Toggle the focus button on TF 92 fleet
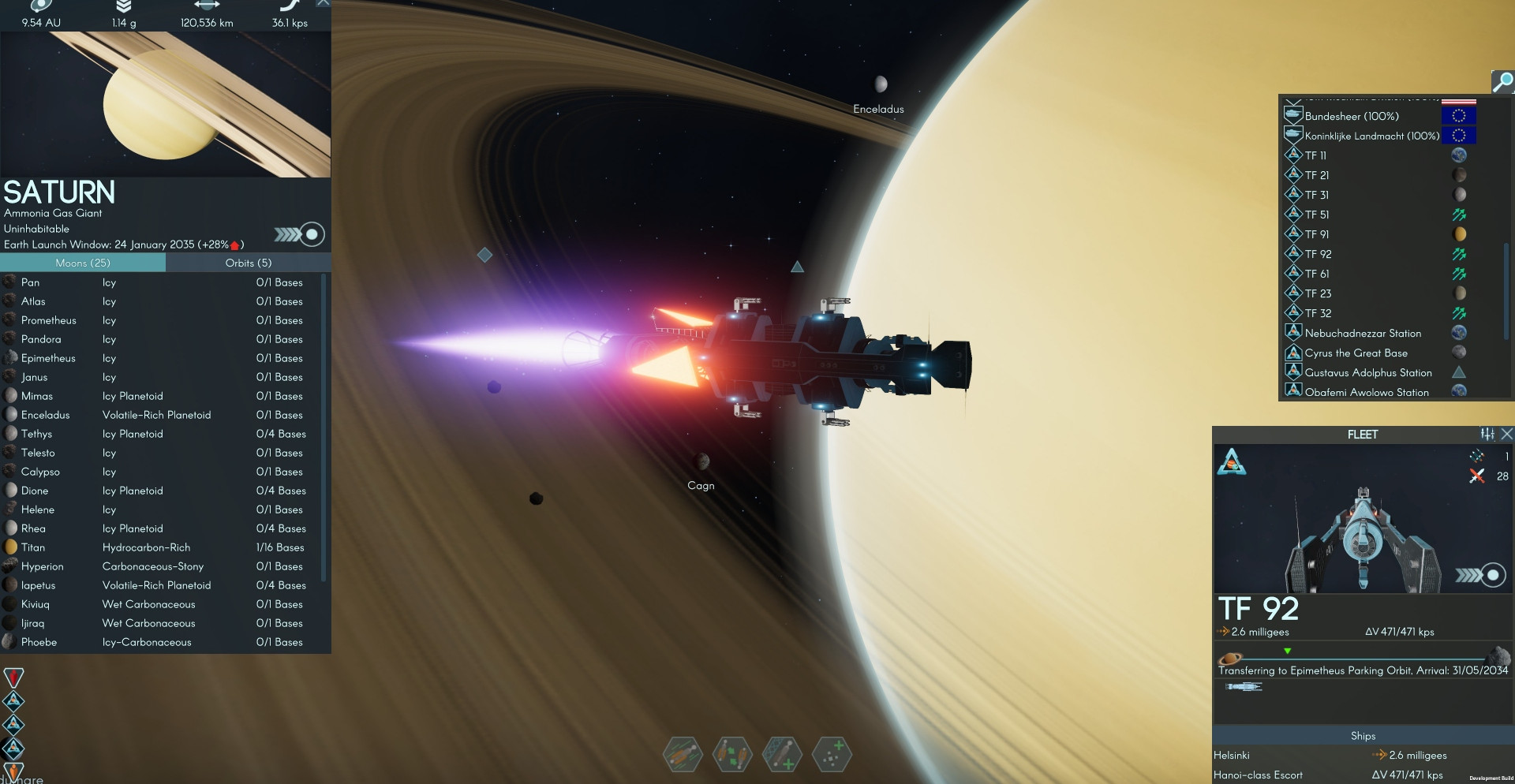This screenshot has width=1515, height=784. [1492, 575]
